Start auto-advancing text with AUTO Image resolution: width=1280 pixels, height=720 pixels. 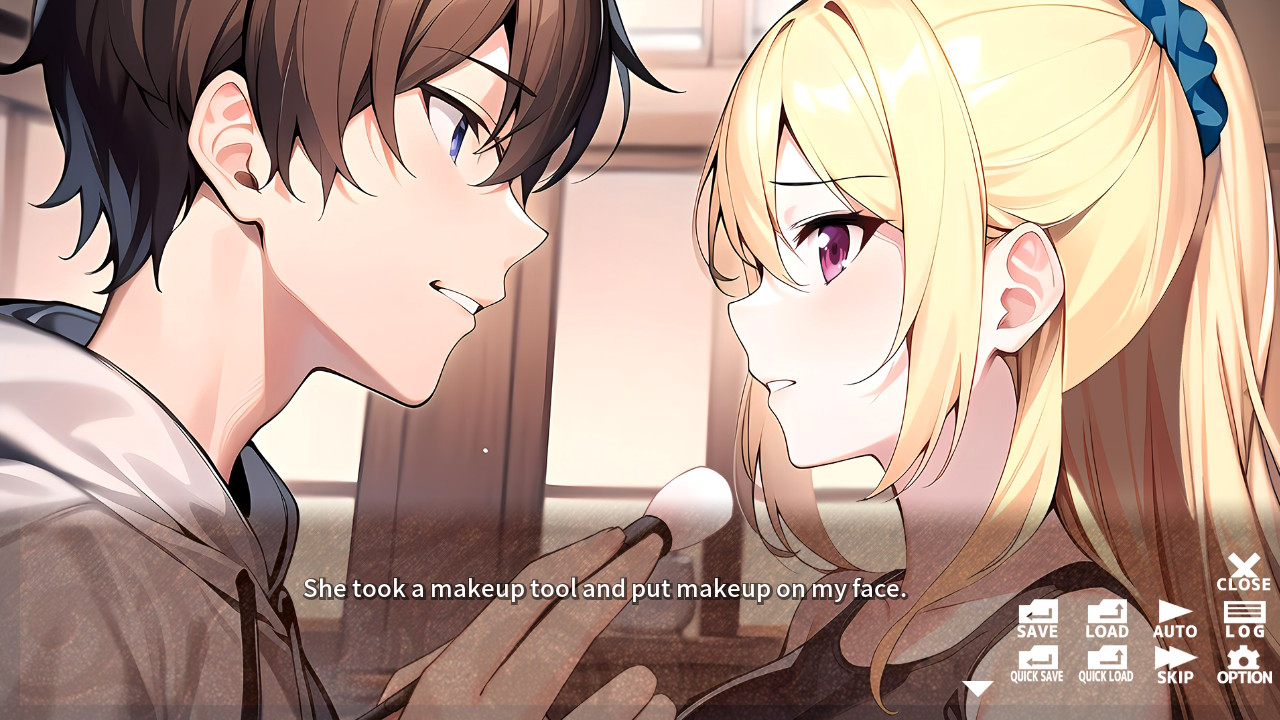pos(1174,618)
